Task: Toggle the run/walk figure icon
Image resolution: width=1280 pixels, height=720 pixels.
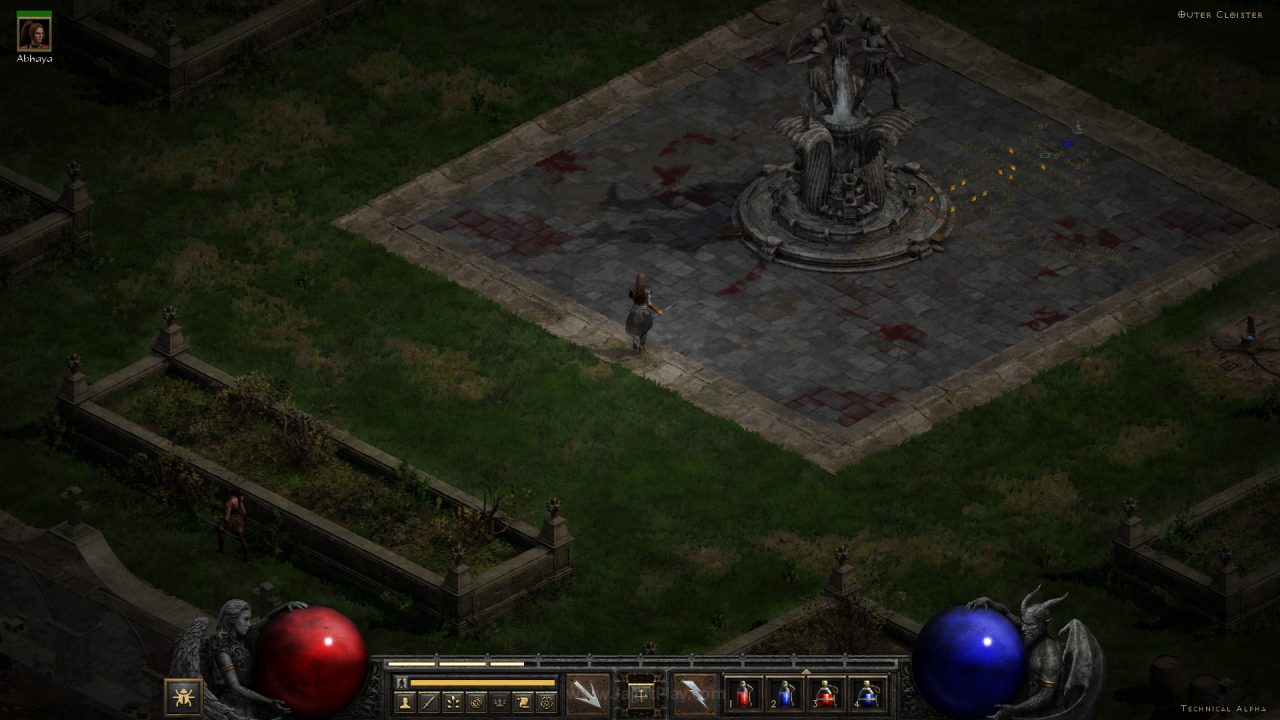Action: coord(403,682)
